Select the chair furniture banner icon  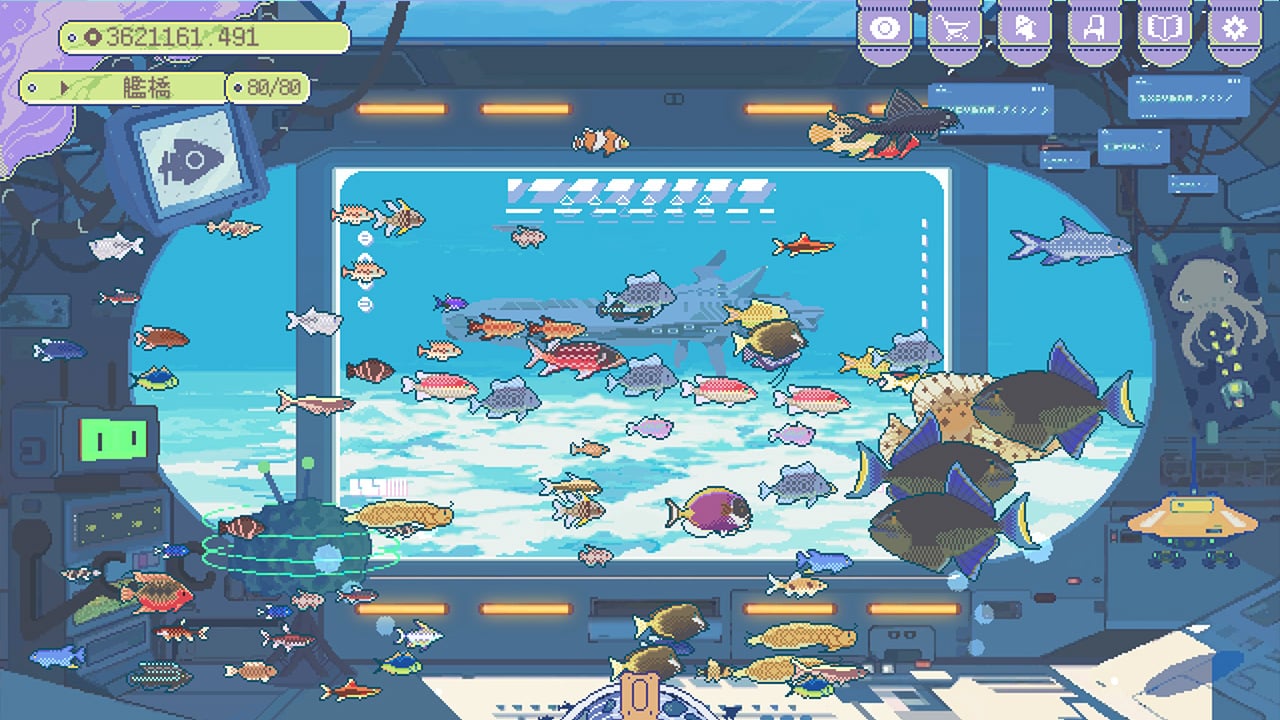pyautogui.click(x=1095, y=29)
